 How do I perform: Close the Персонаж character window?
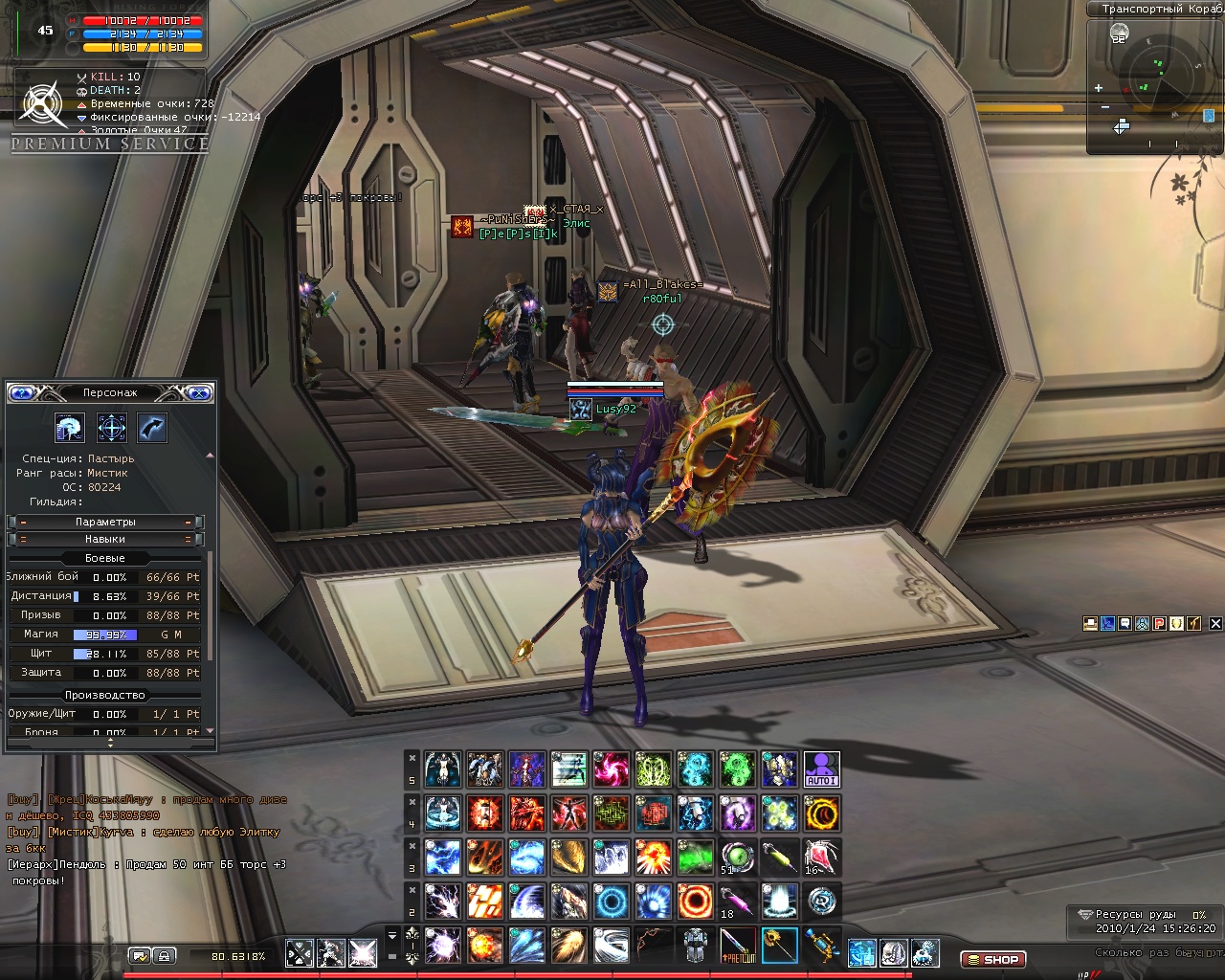tap(198, 392)
